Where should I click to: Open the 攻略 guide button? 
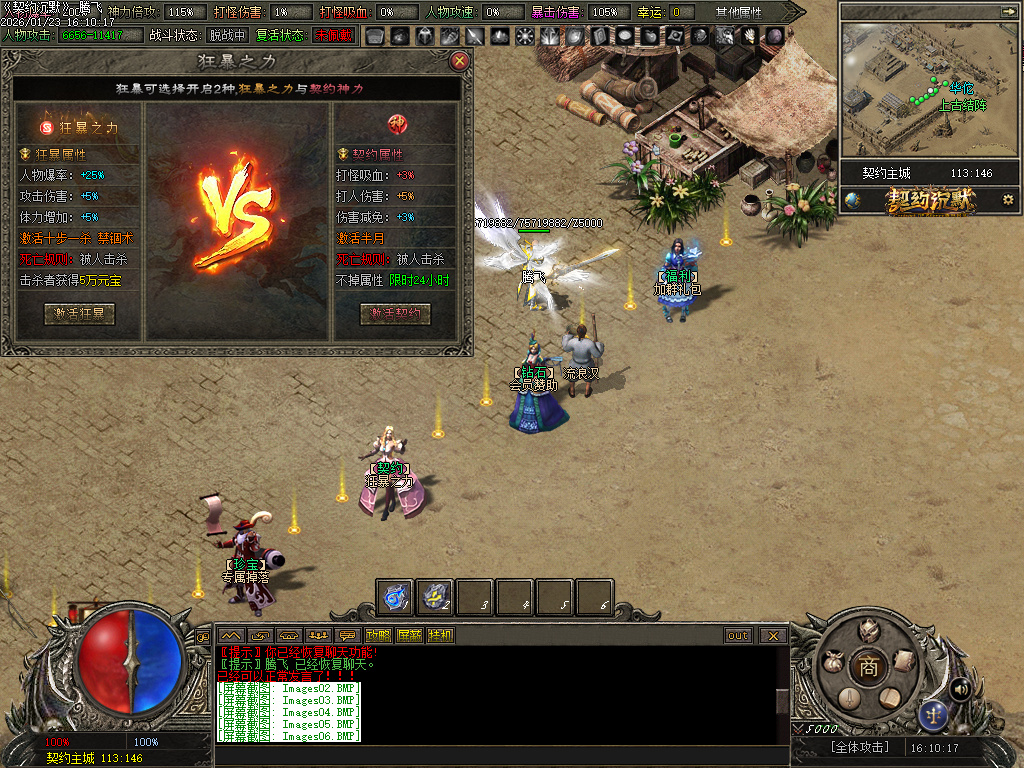378,635
